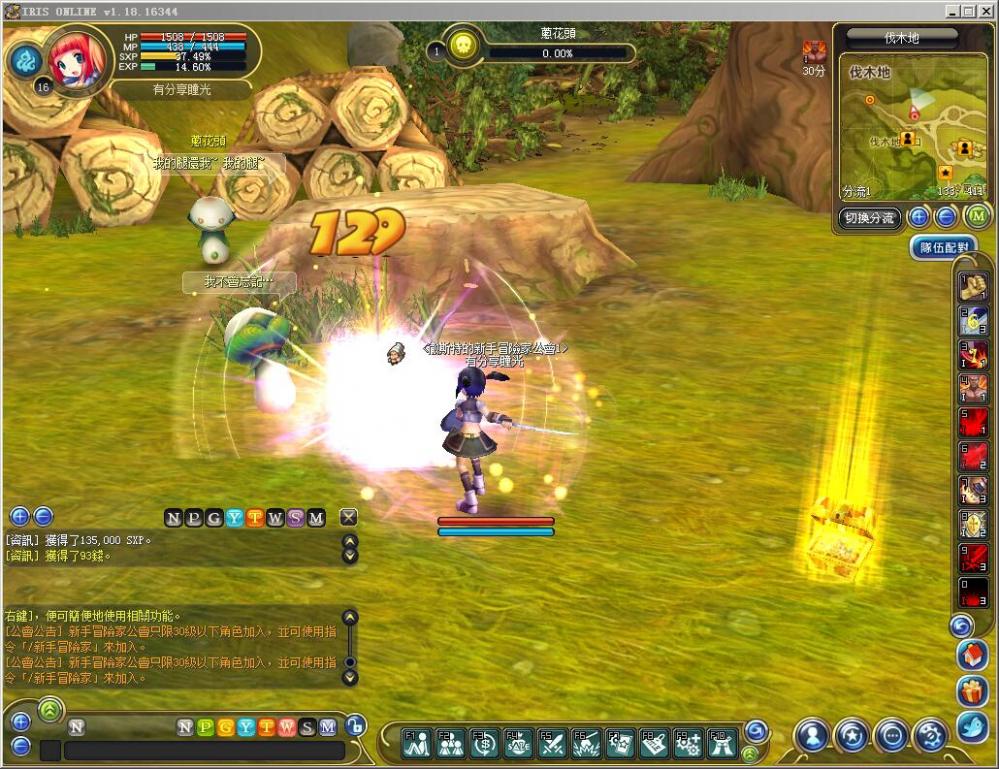
Task: Open the F9 gears settings menu icon
Action: pos(688,741)
